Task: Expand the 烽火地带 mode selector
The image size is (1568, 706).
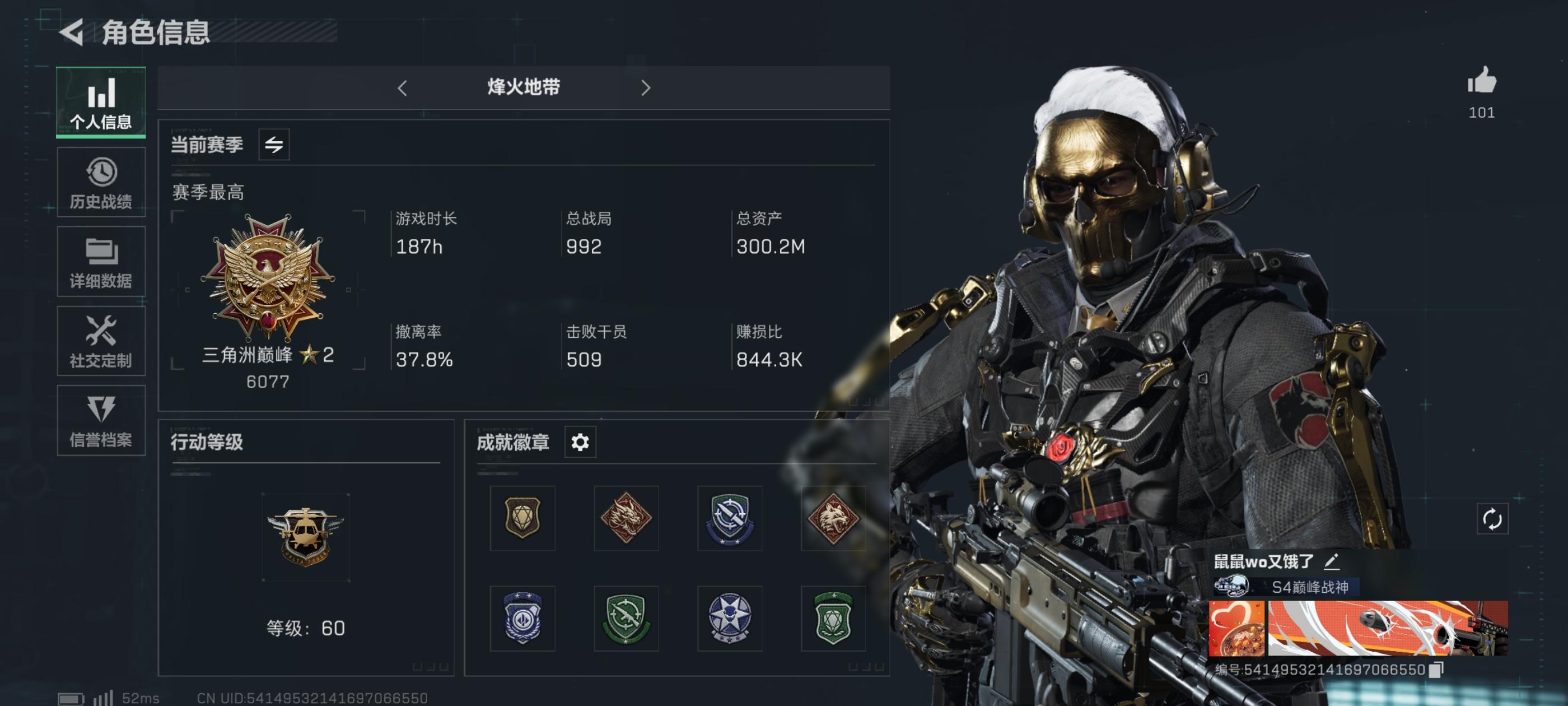Action: (x=522, y=88)
